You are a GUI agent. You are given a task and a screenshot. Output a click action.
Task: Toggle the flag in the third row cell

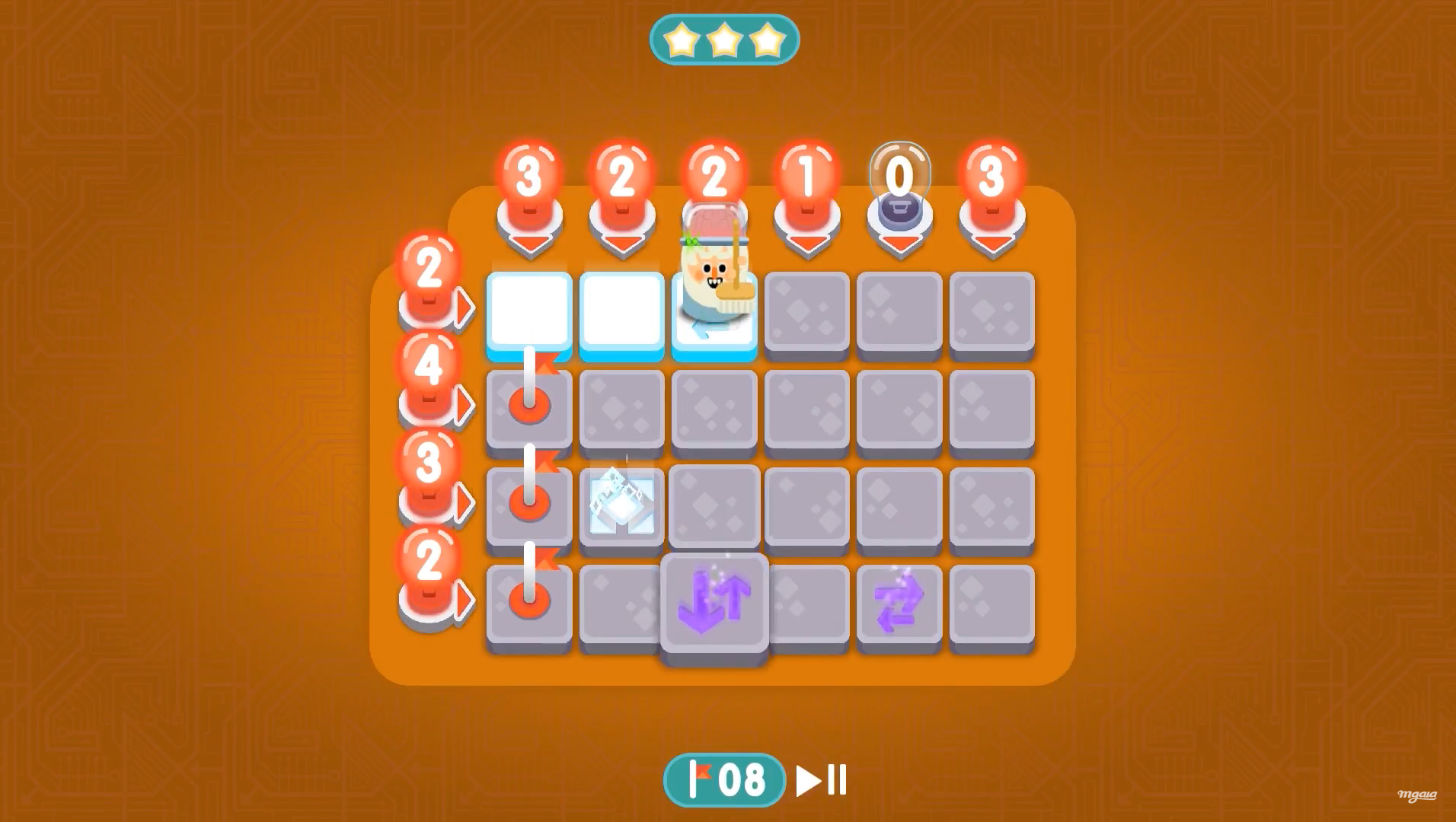pyautogui.click(x=529, y=502)
